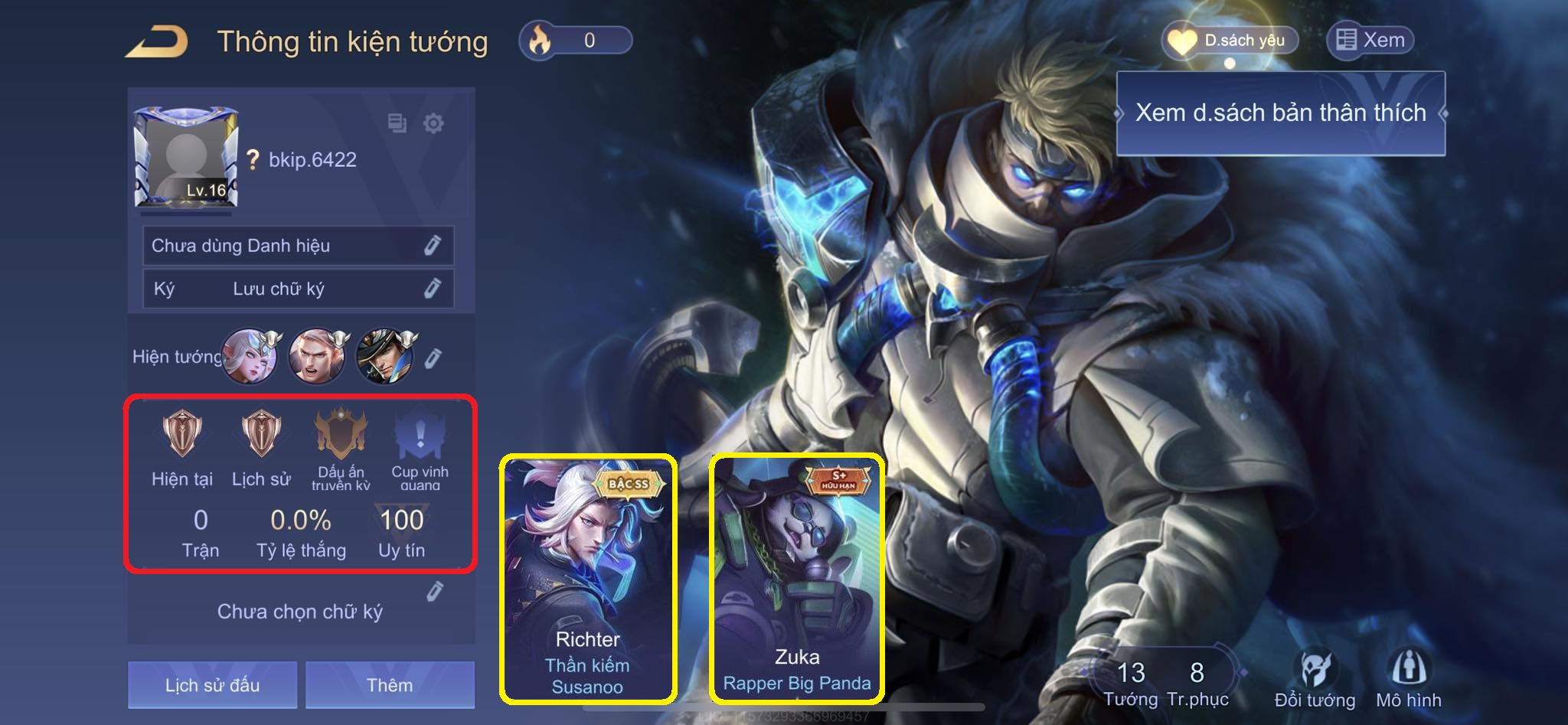Open the D.sách yêu favorites list
The image size is (1568, 725).
pyautogui.click(x=1230, y=41)
